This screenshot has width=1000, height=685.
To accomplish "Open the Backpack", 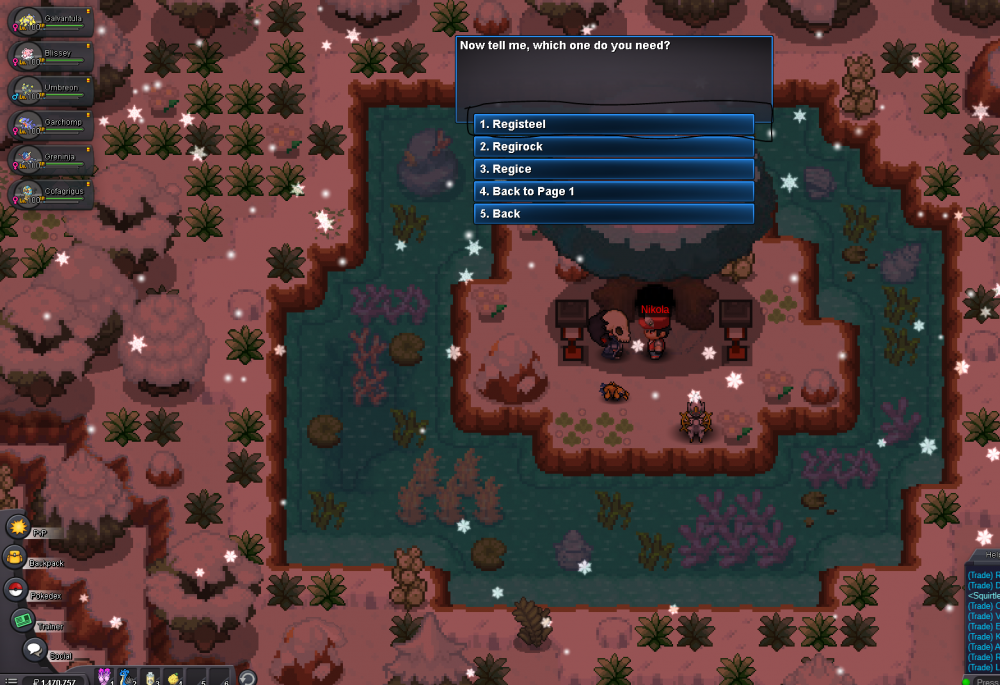I will coord(16,558).
